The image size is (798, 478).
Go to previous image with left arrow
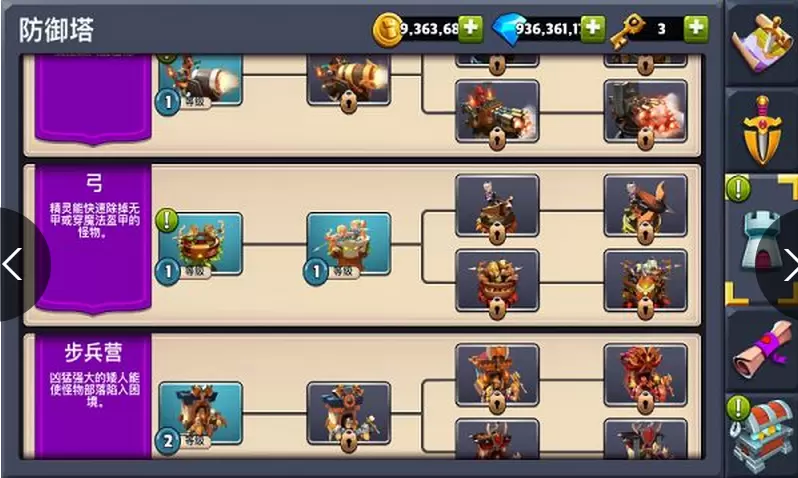pos(14,265)
